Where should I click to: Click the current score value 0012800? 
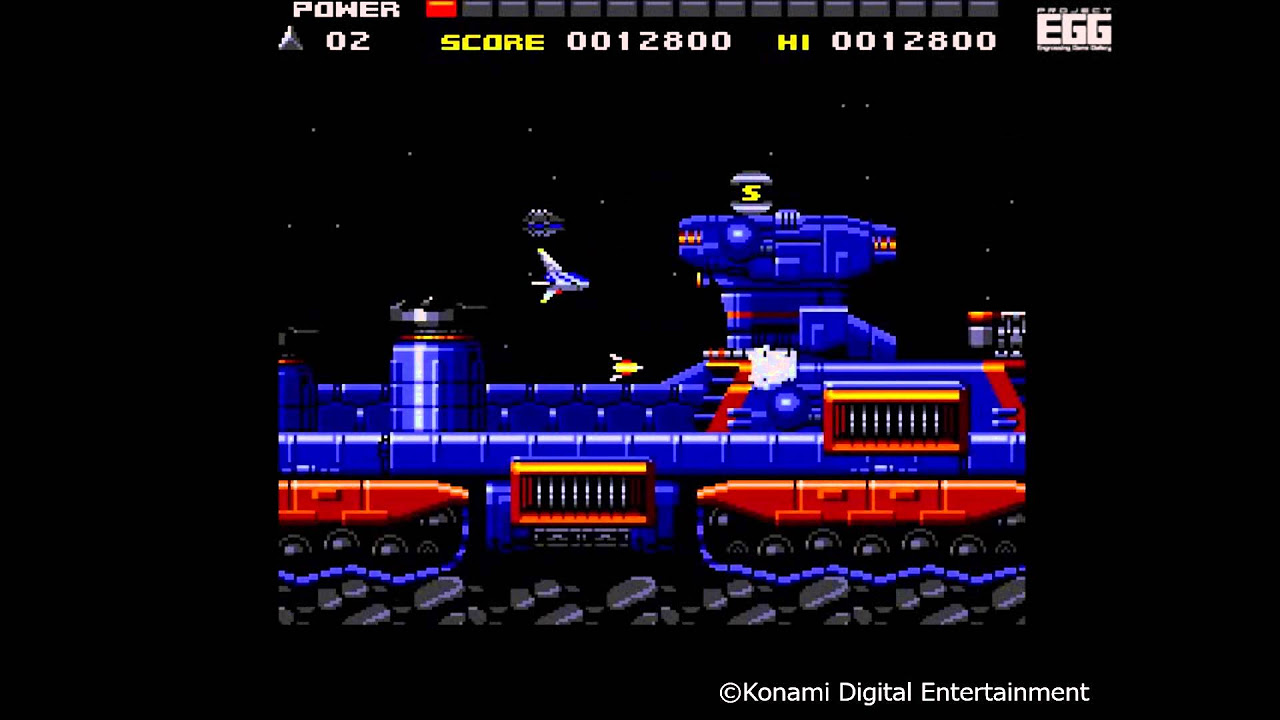coord(649,41)
